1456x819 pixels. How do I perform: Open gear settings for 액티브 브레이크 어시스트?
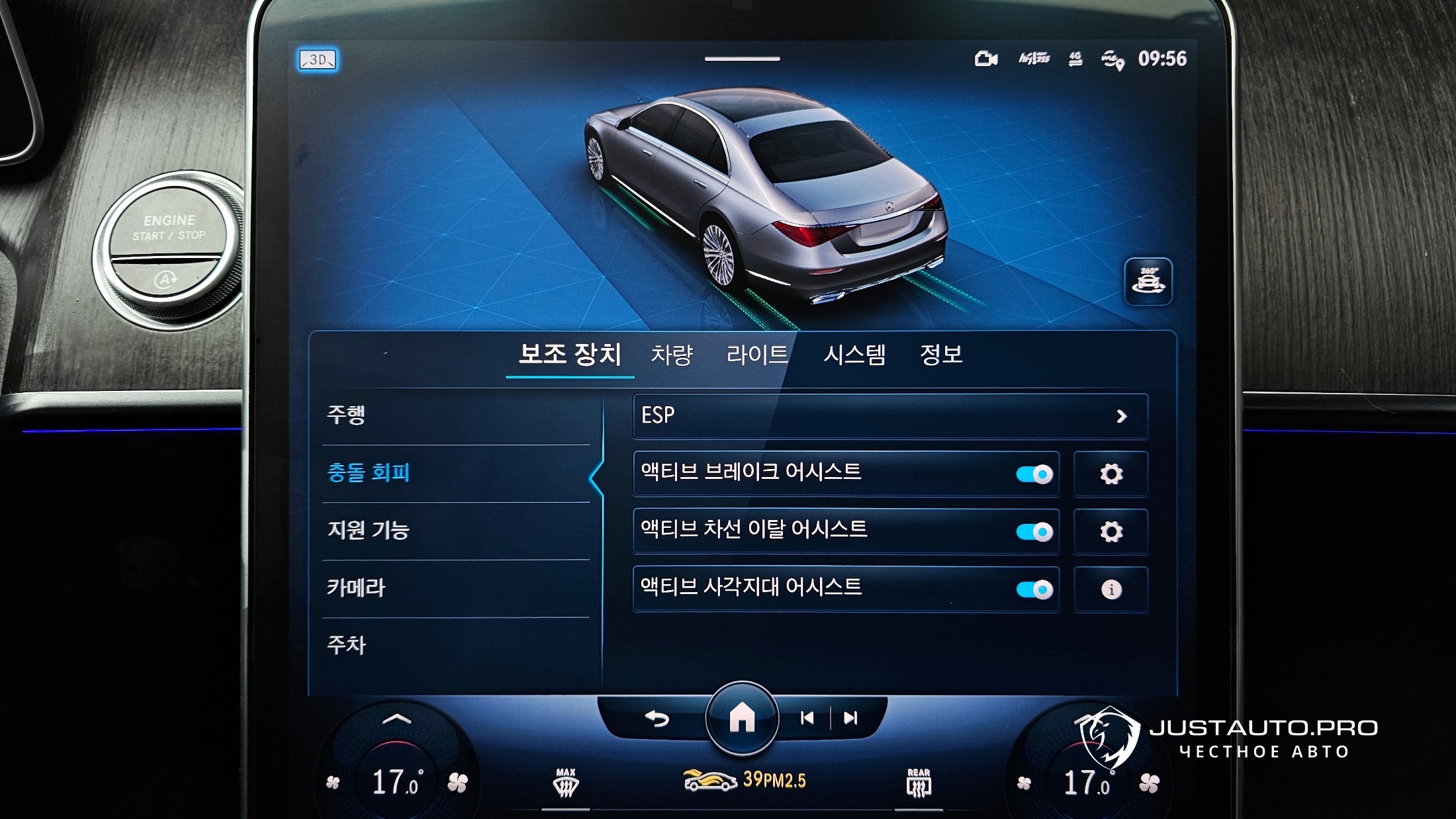1111,474
